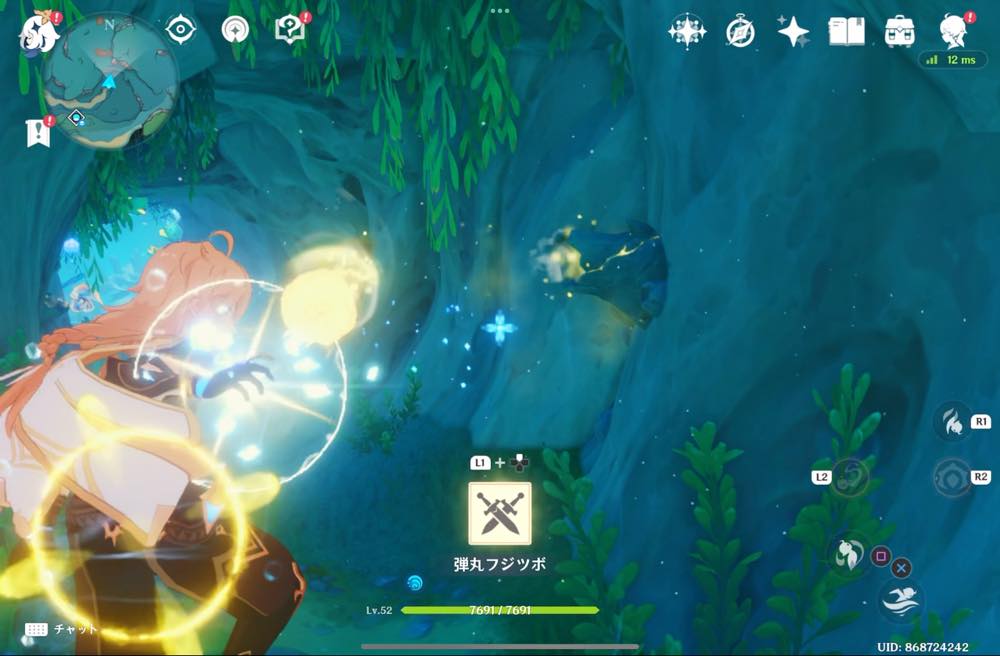Image resolution: width=1000 pixels, height=656 pixels.
Task: Use the swirl ability beside L2
Action: point(850,477)
